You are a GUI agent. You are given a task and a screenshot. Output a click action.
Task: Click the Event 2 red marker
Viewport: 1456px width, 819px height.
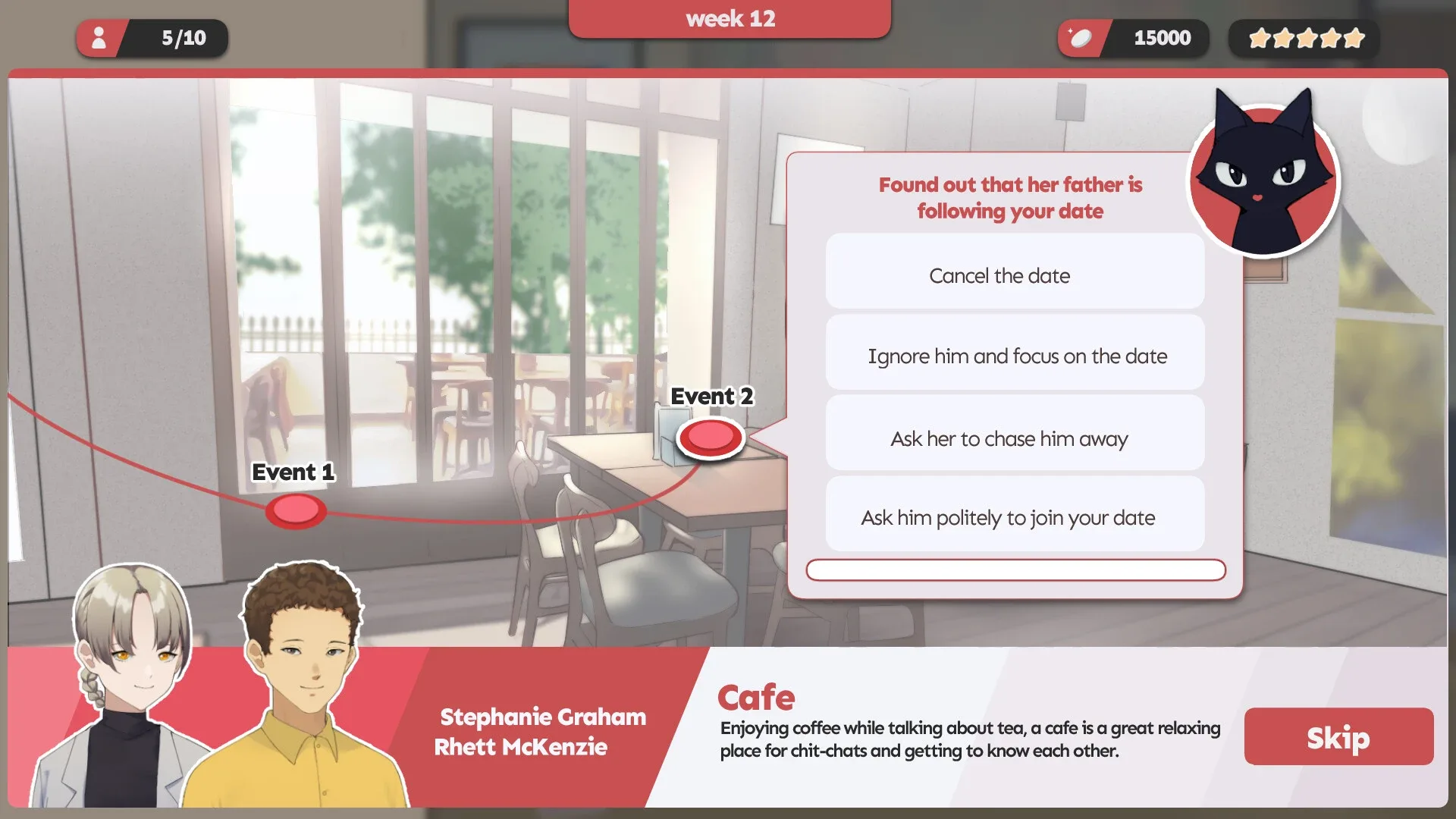pyautogui.click(x=710, y=438)
